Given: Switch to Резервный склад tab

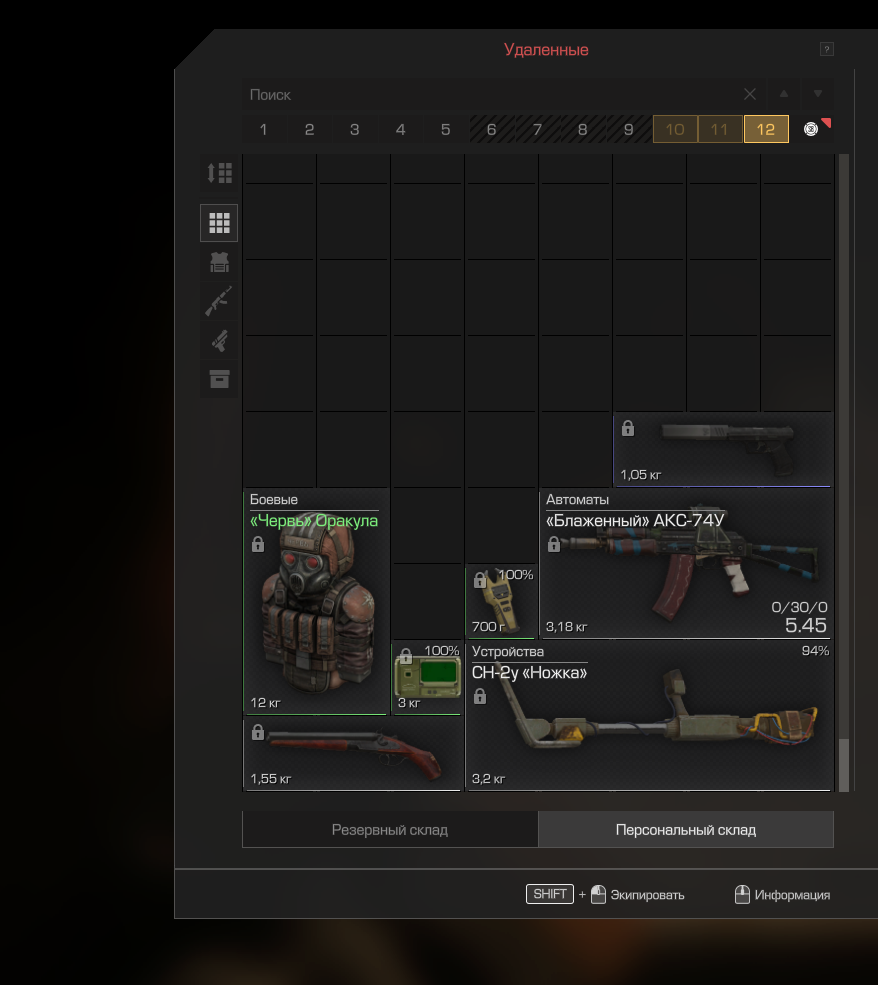Looking at the screenshot, I should tap(390, 830).
